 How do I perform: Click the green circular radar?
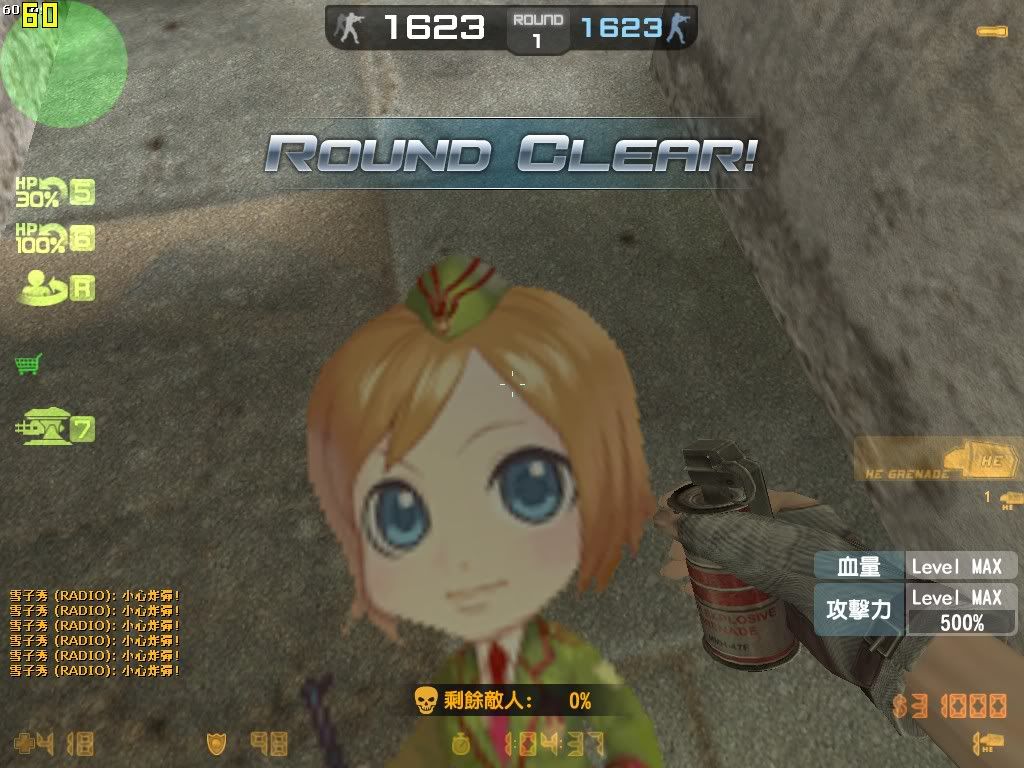coord(62,64)
